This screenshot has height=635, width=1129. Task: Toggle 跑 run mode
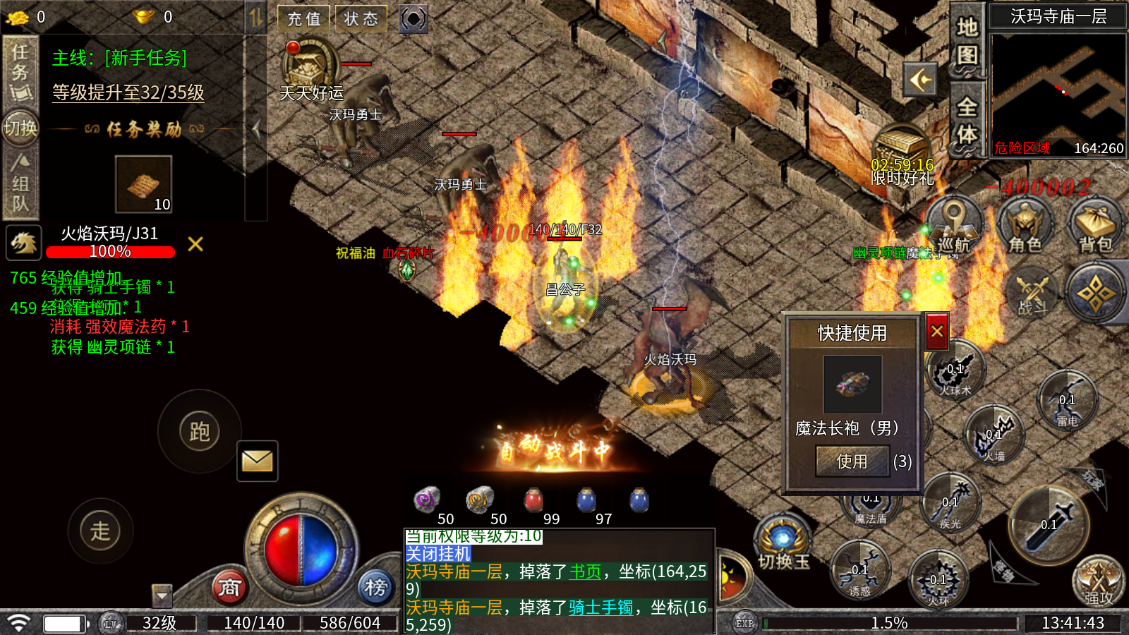coord(199,431)
